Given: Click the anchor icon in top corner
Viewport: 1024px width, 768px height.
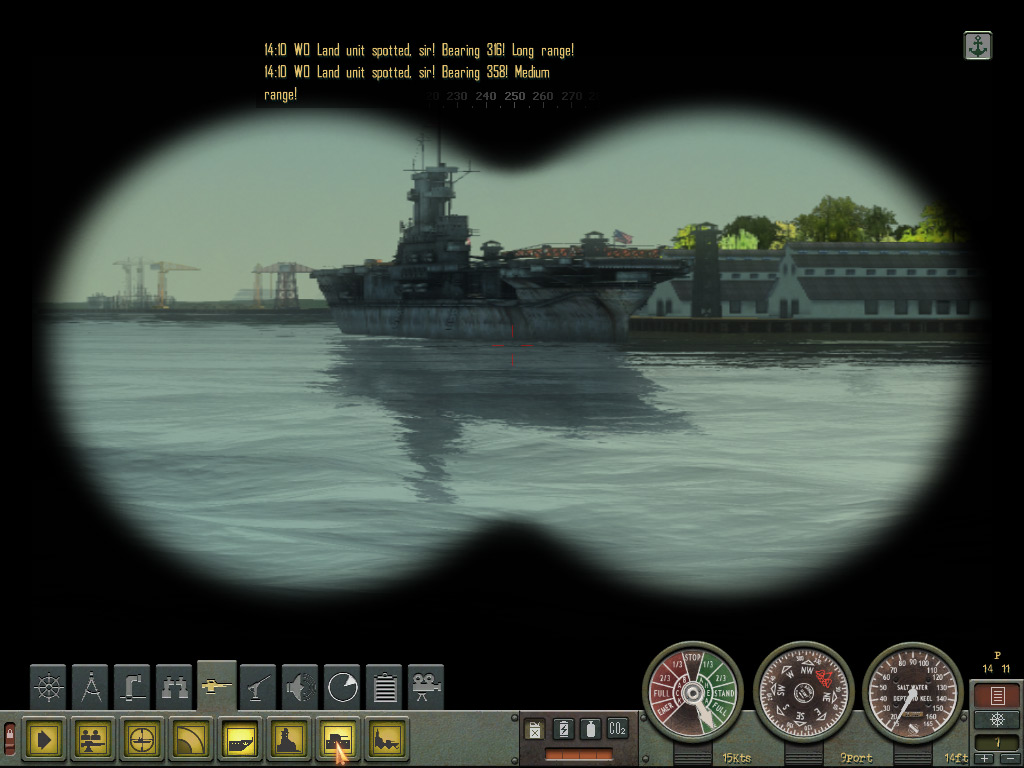Looking at the screenshot, I should pyautogui.click(x=977, y=46).
